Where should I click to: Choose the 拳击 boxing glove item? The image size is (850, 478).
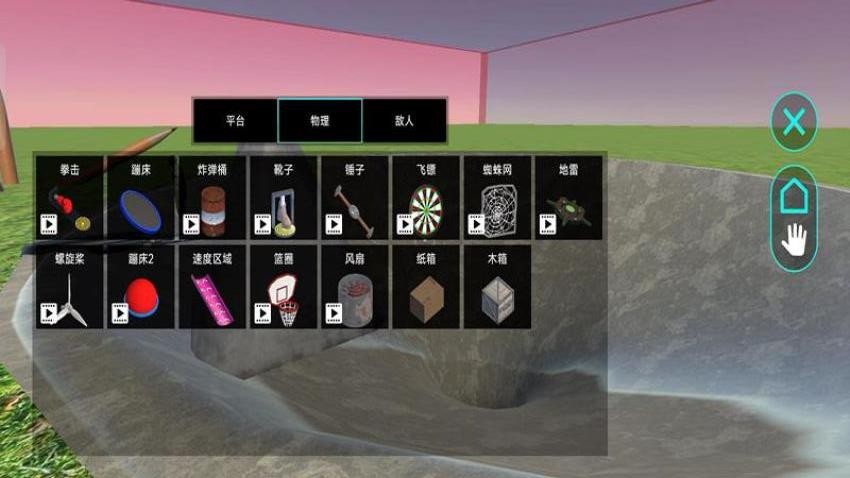[x=69, y=198]
